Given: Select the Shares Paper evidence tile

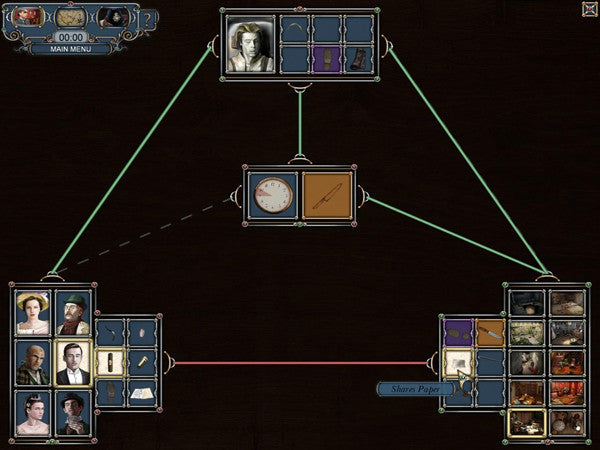Looking at the screenshot, I should [x=458, y=362].
